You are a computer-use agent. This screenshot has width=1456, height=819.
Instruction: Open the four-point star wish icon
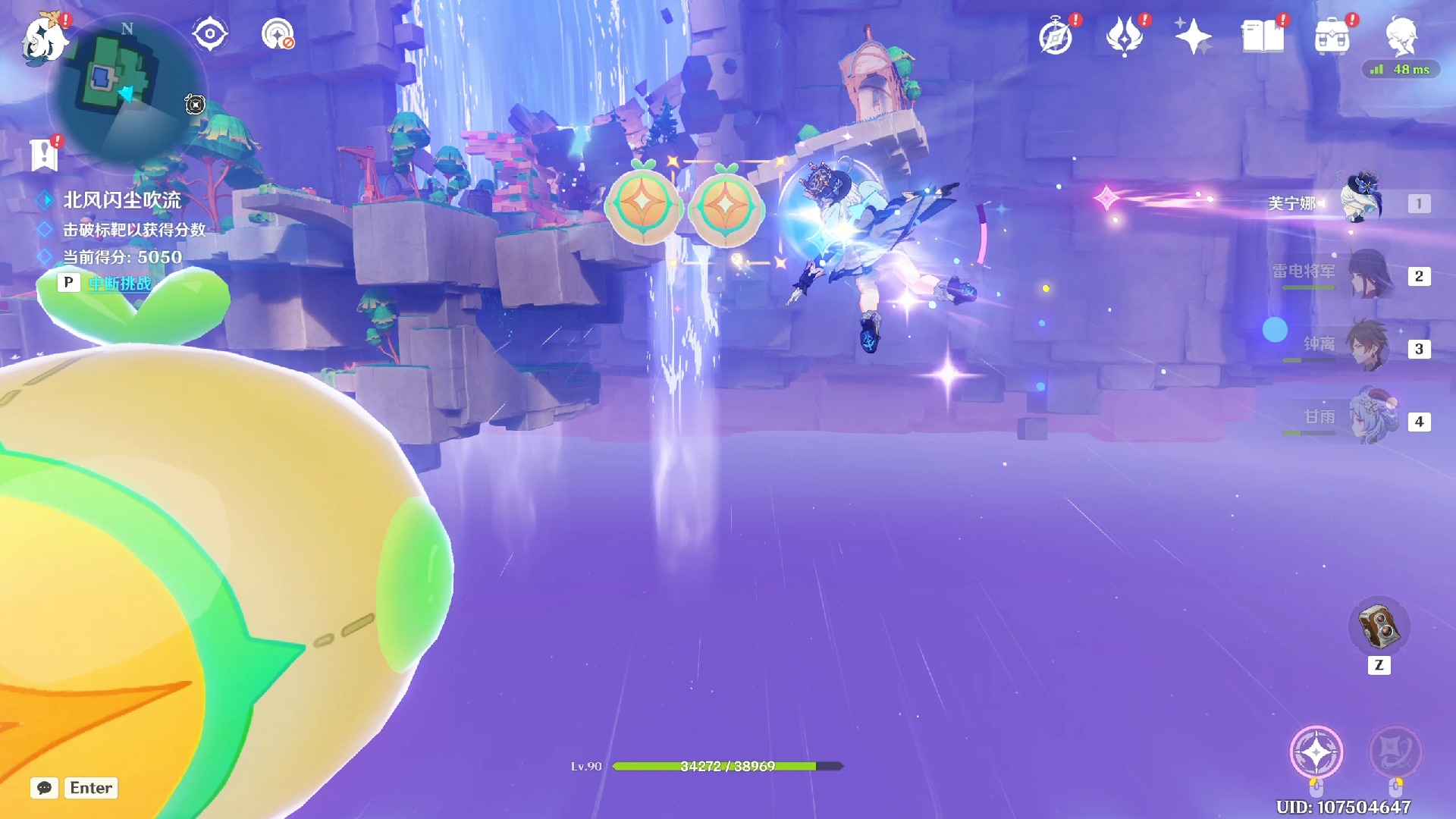pos(1193,36)
